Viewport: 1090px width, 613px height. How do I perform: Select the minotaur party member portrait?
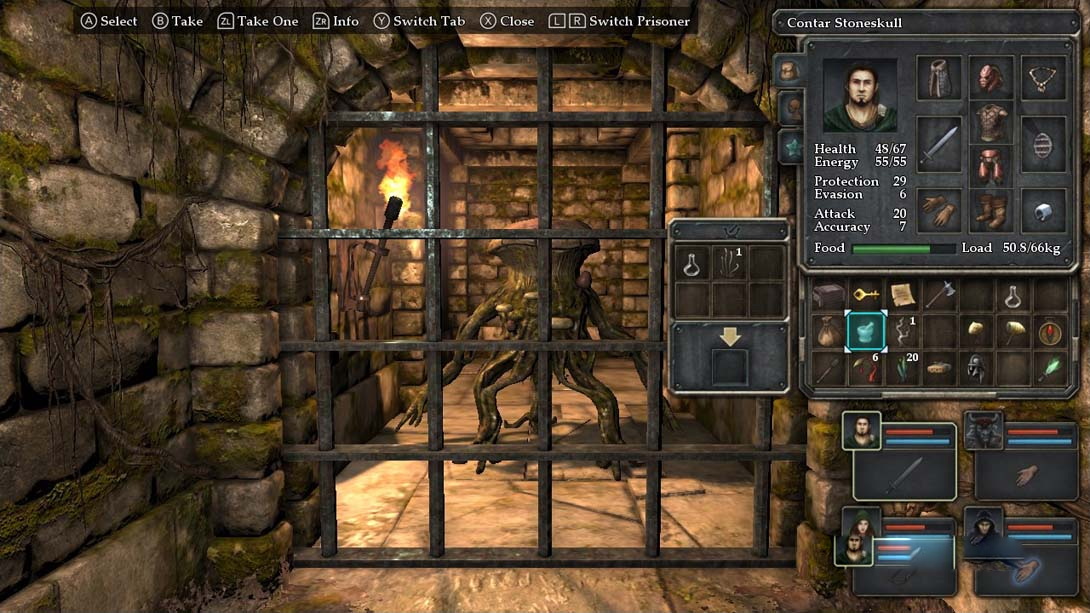tap(984, 430)
